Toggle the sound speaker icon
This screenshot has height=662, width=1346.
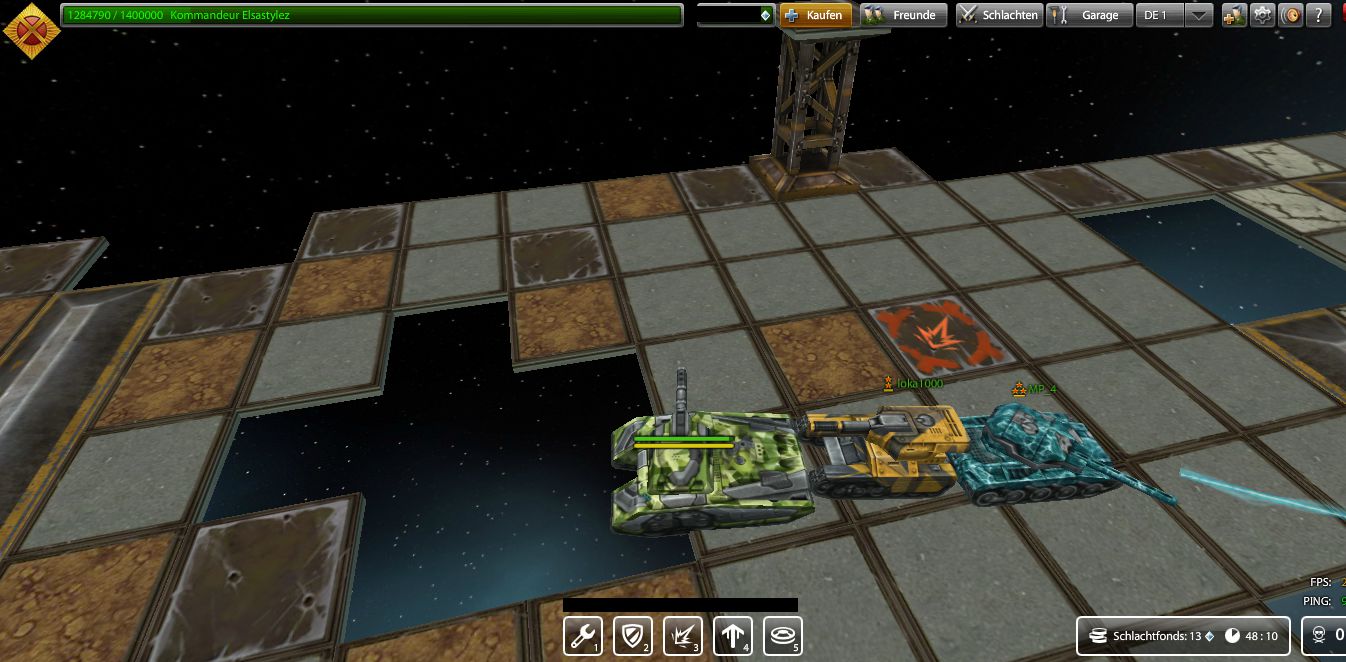(1291, 15)
